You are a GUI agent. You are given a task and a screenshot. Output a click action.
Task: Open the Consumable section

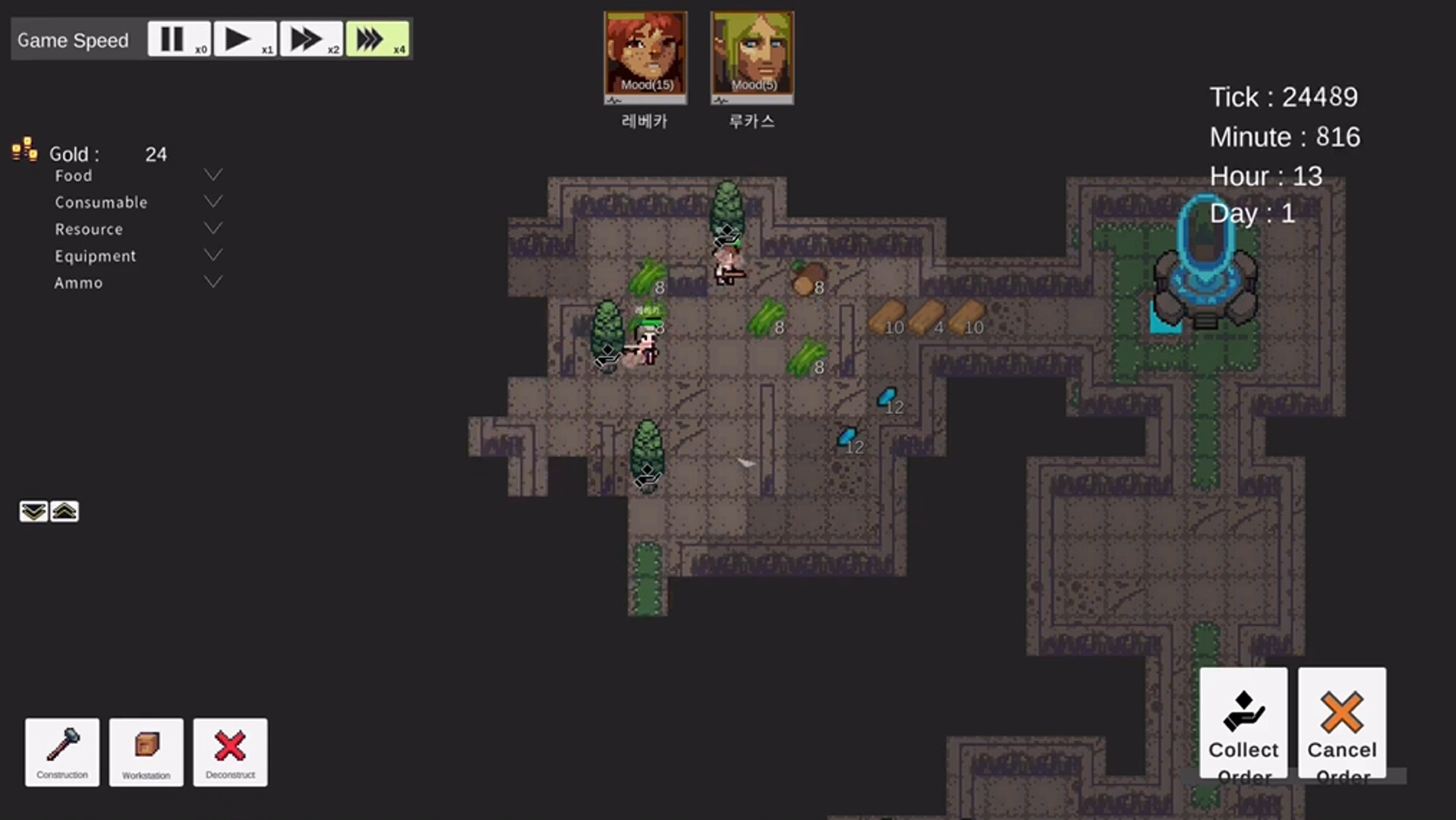[213, 201]
